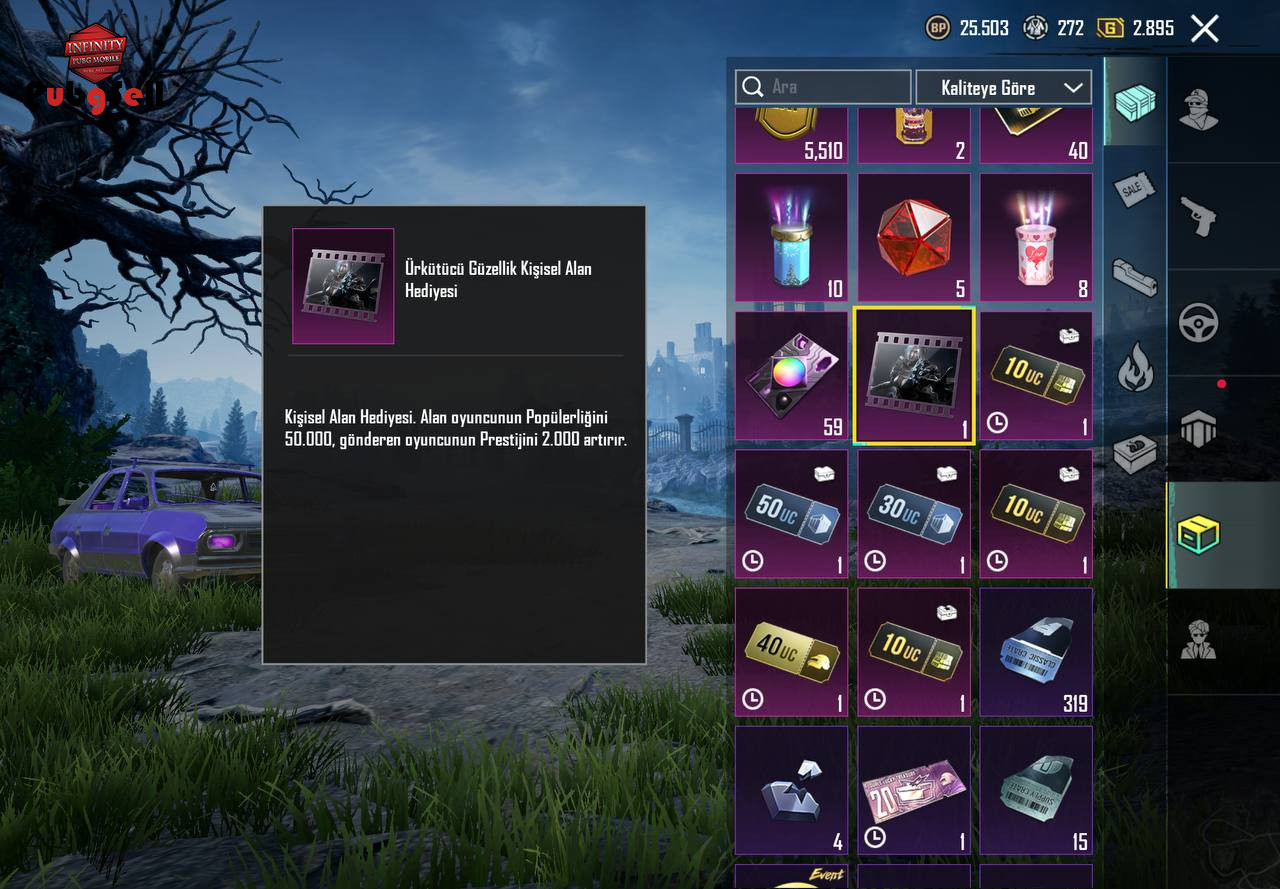Select the red gem crystal item
Viewport: 1280px width, 889px height.
[913, 238]
